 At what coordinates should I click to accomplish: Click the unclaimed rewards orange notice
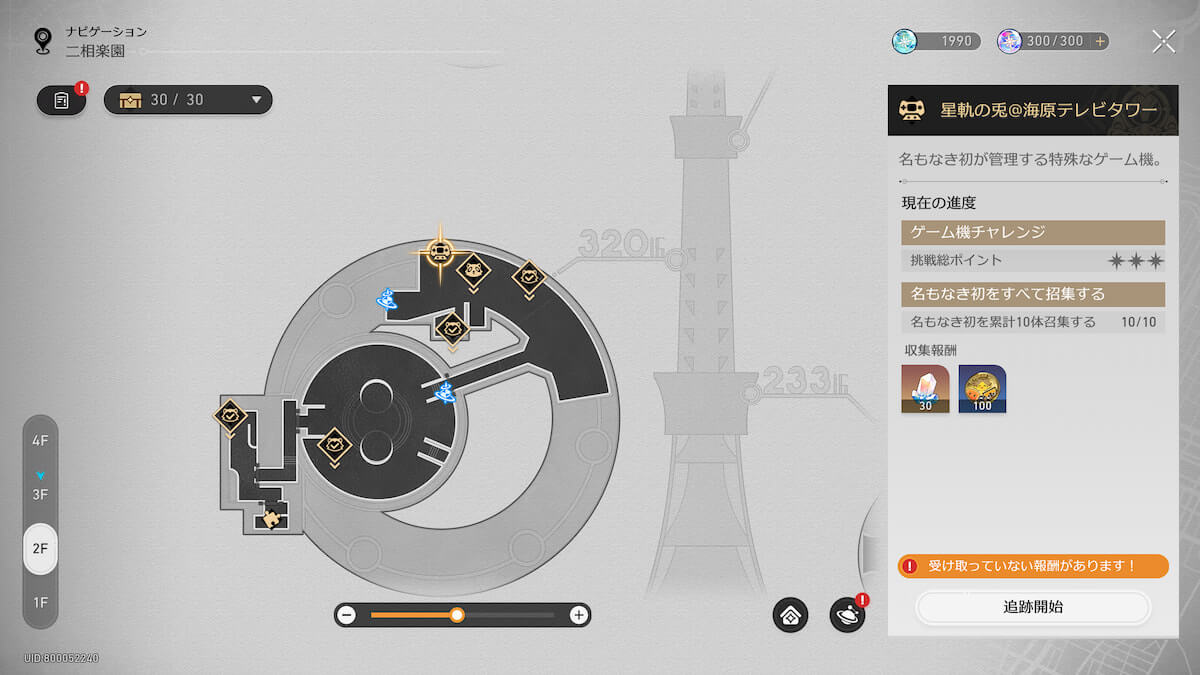pyautogui.click(x=1033, y=566)
